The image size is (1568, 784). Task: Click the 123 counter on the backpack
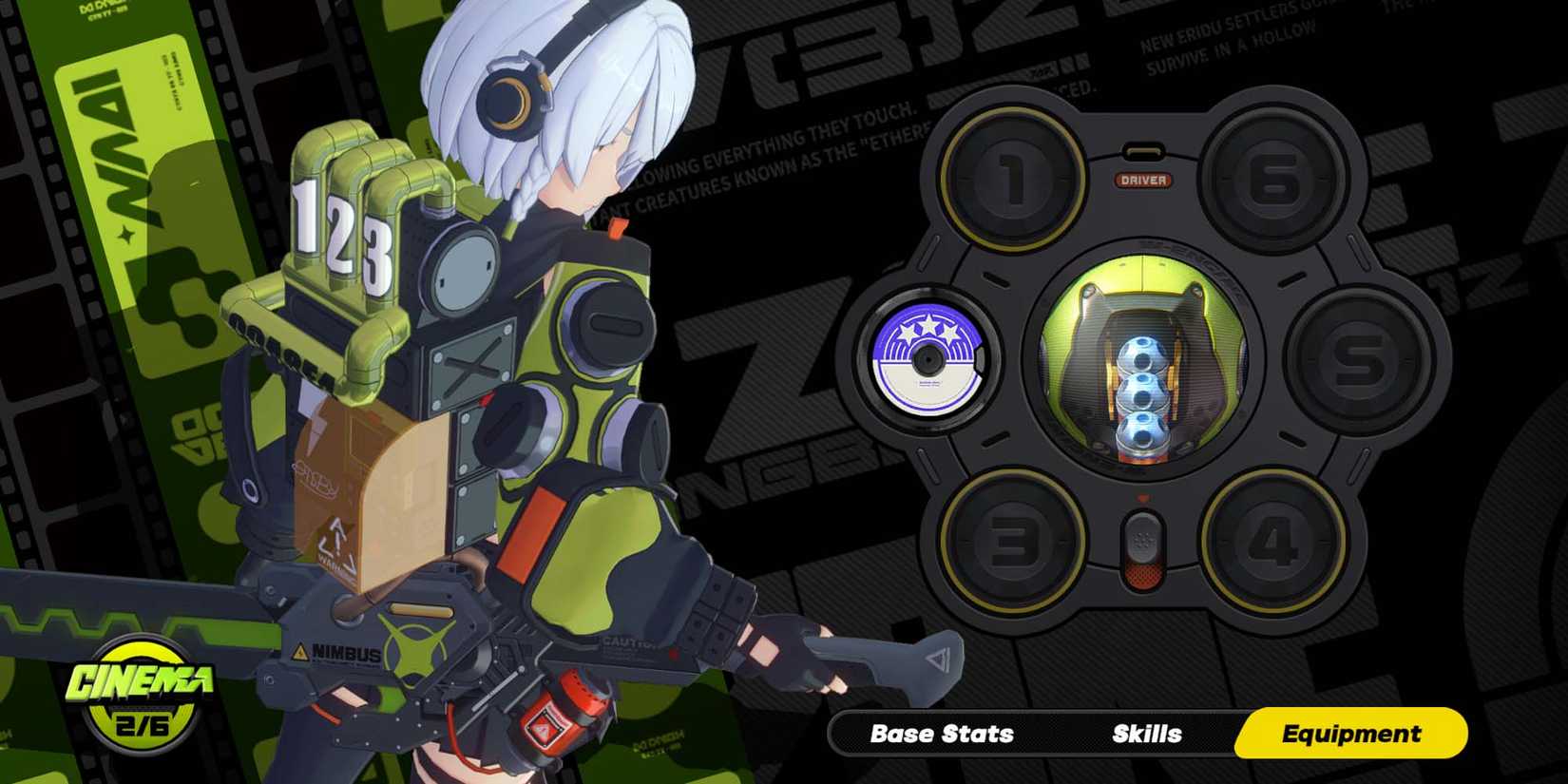click(x=342, y=228)
